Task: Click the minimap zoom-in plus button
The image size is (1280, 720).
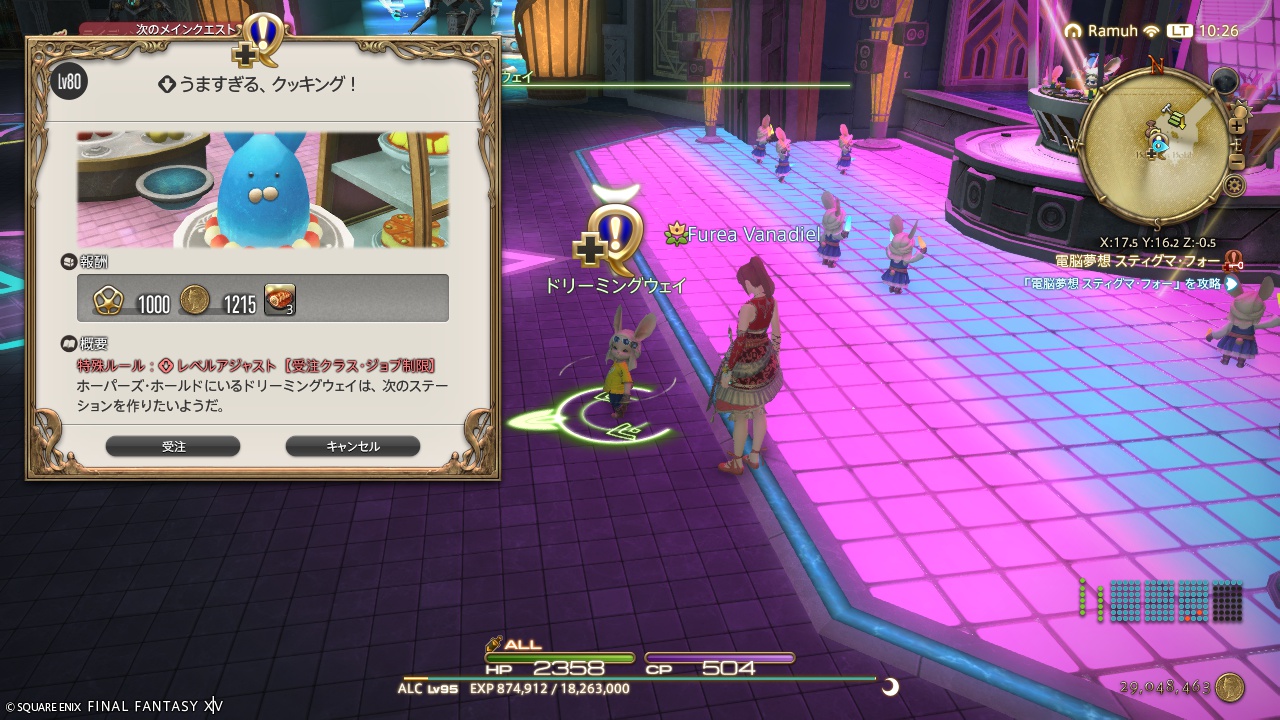Action: pyautogui.click(x=1237, y=126)
